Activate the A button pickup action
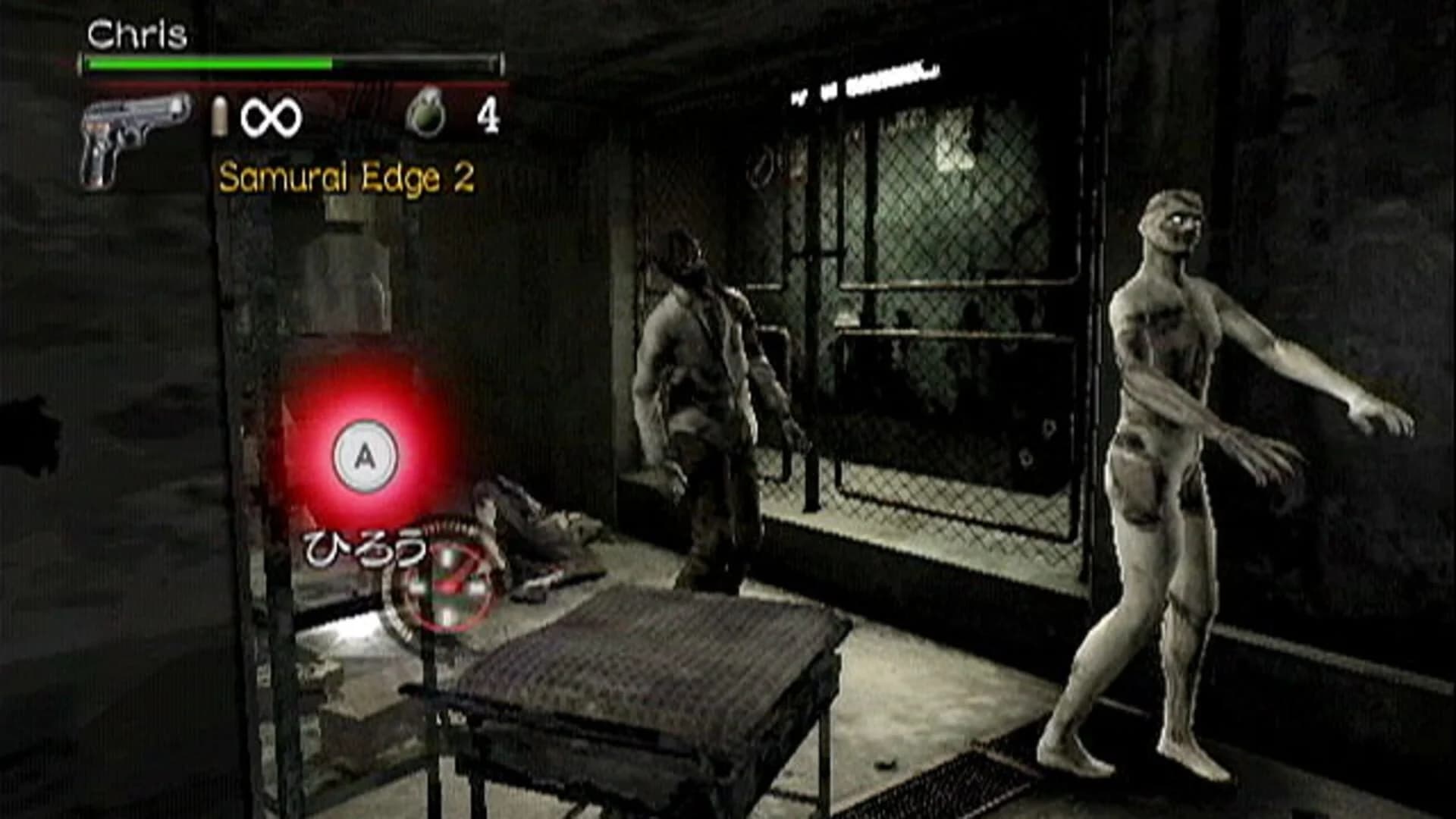Image resolution: width=1456 pixels, height=819 pixels. (x=366, y=453)
